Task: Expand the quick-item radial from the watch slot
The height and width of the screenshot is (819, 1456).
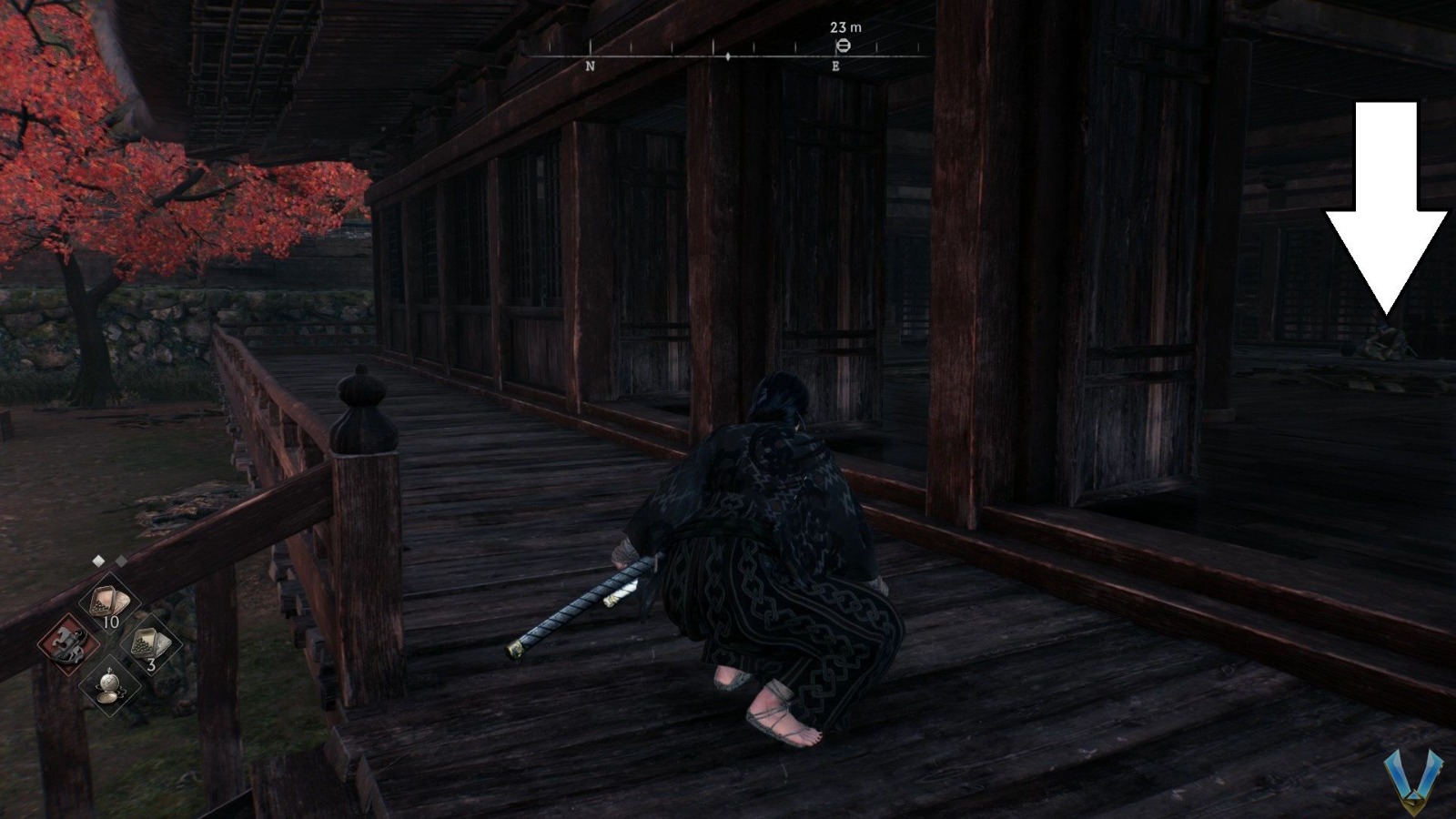Action: 111,685
